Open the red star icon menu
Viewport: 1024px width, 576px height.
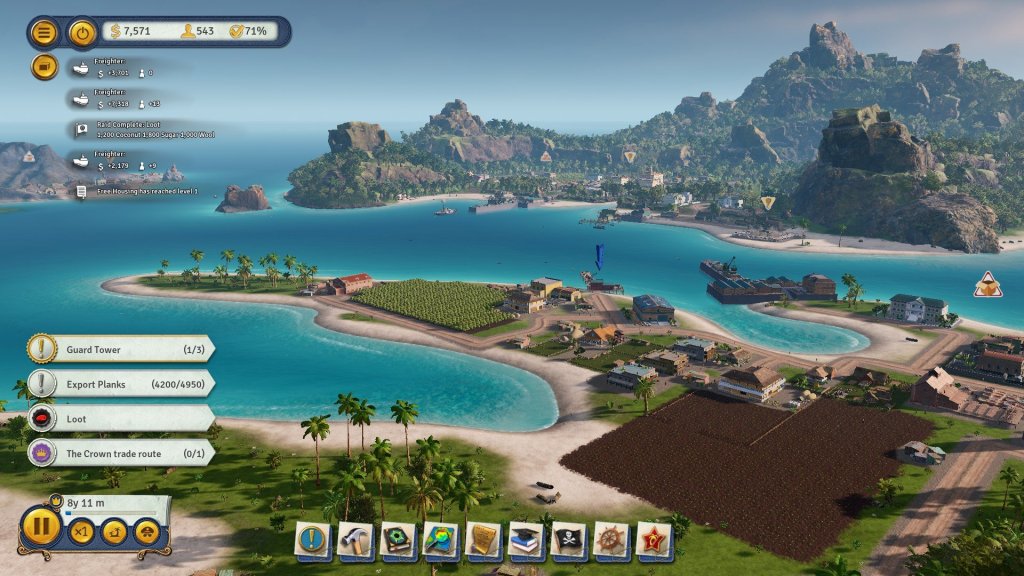tap(654, 540)
